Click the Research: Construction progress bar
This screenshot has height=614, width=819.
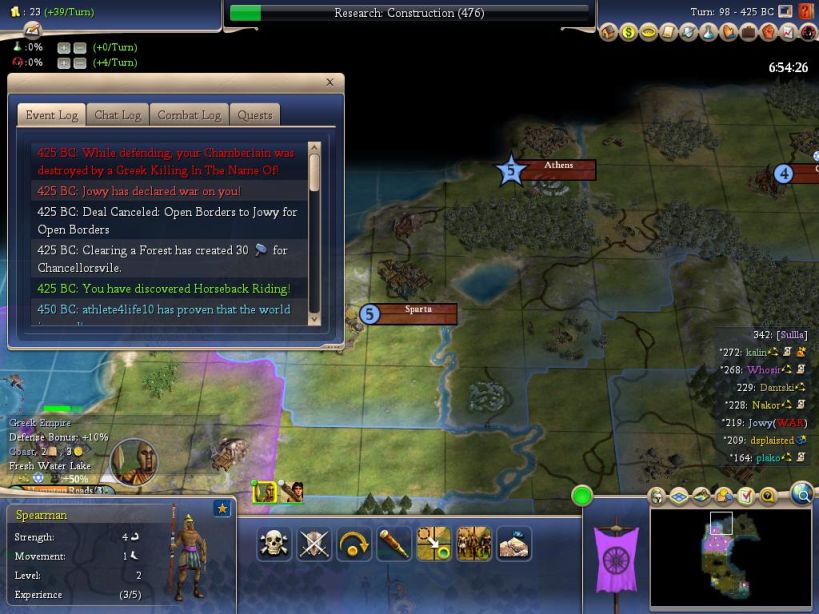[409, 13]
